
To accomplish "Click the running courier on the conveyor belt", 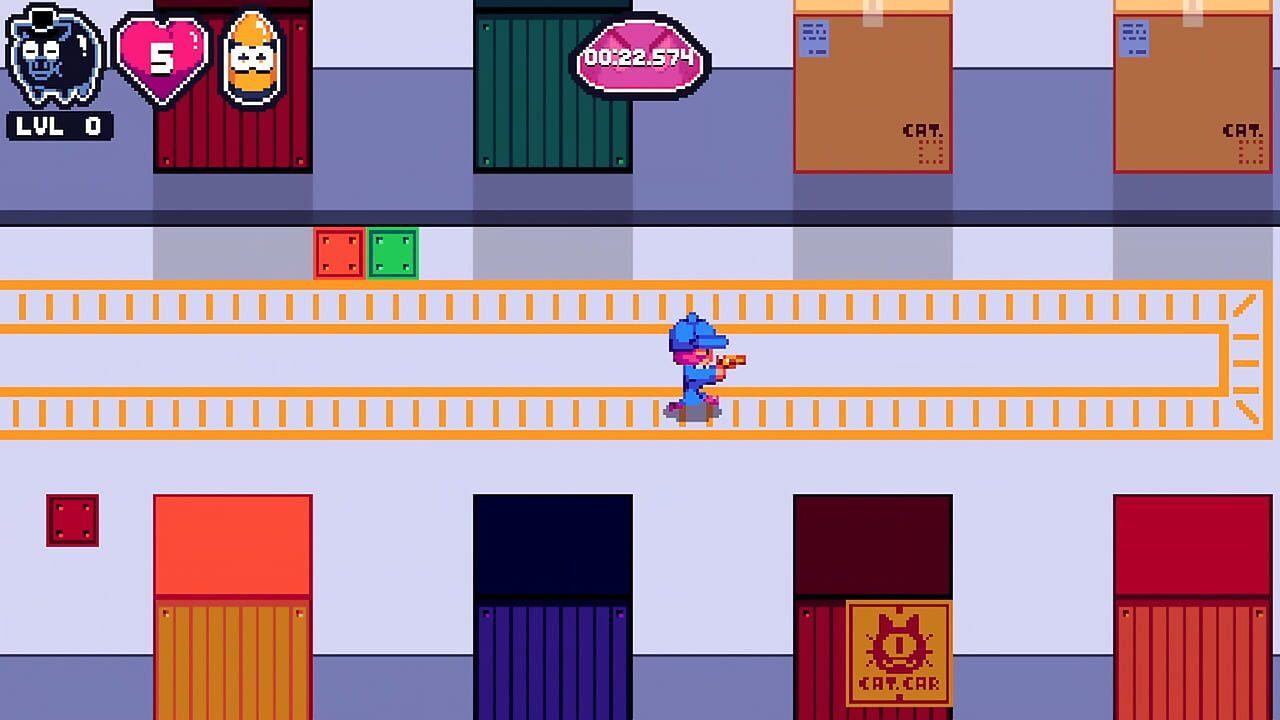I will pyautogui.click(x=697, y=370).
